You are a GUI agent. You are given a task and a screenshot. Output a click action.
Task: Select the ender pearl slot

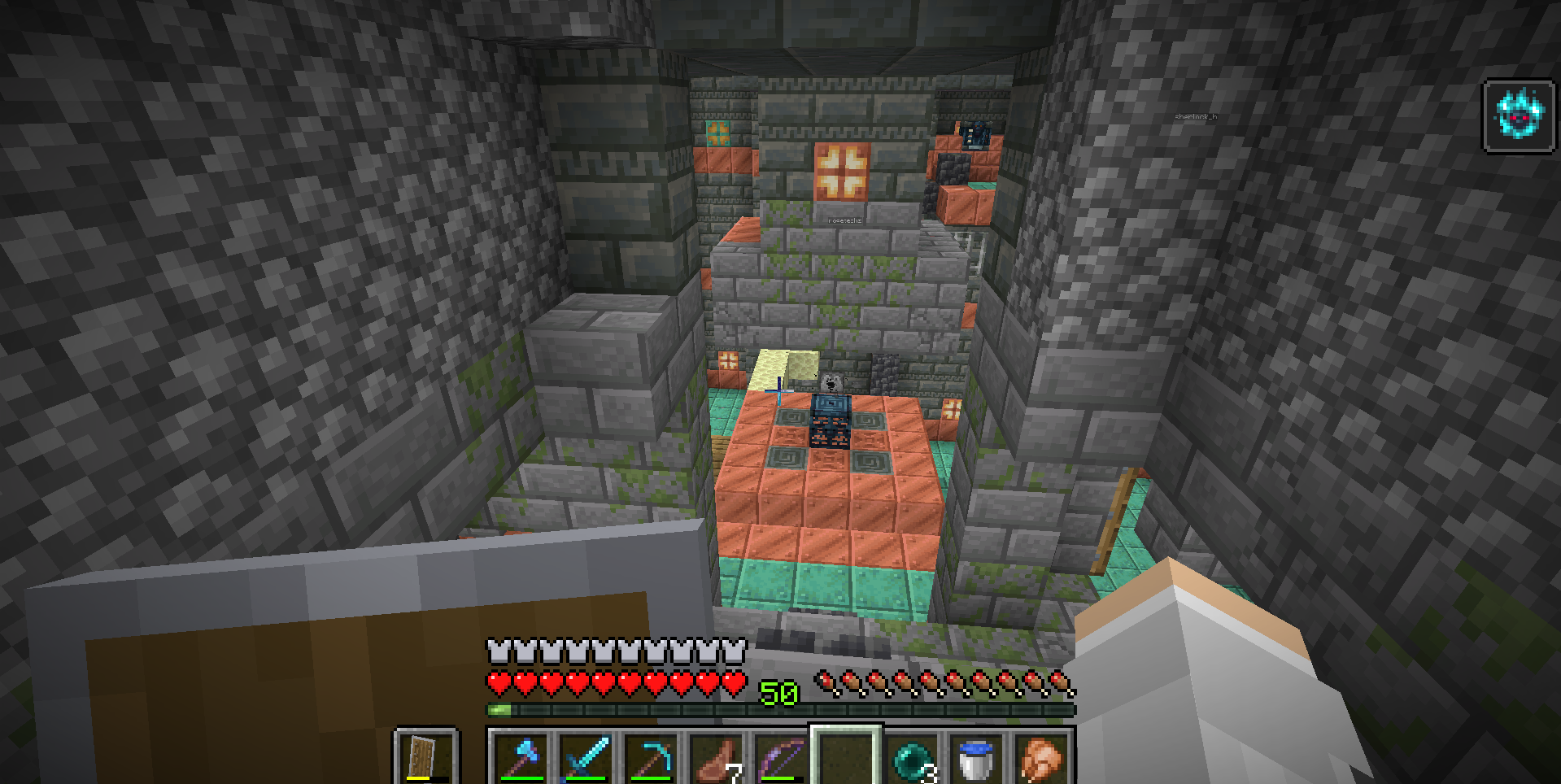912,758
